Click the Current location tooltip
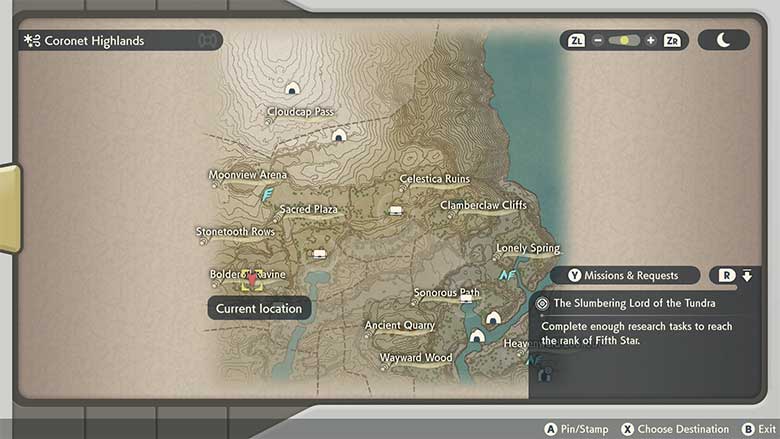780x439 pixels. click(259, 309)
